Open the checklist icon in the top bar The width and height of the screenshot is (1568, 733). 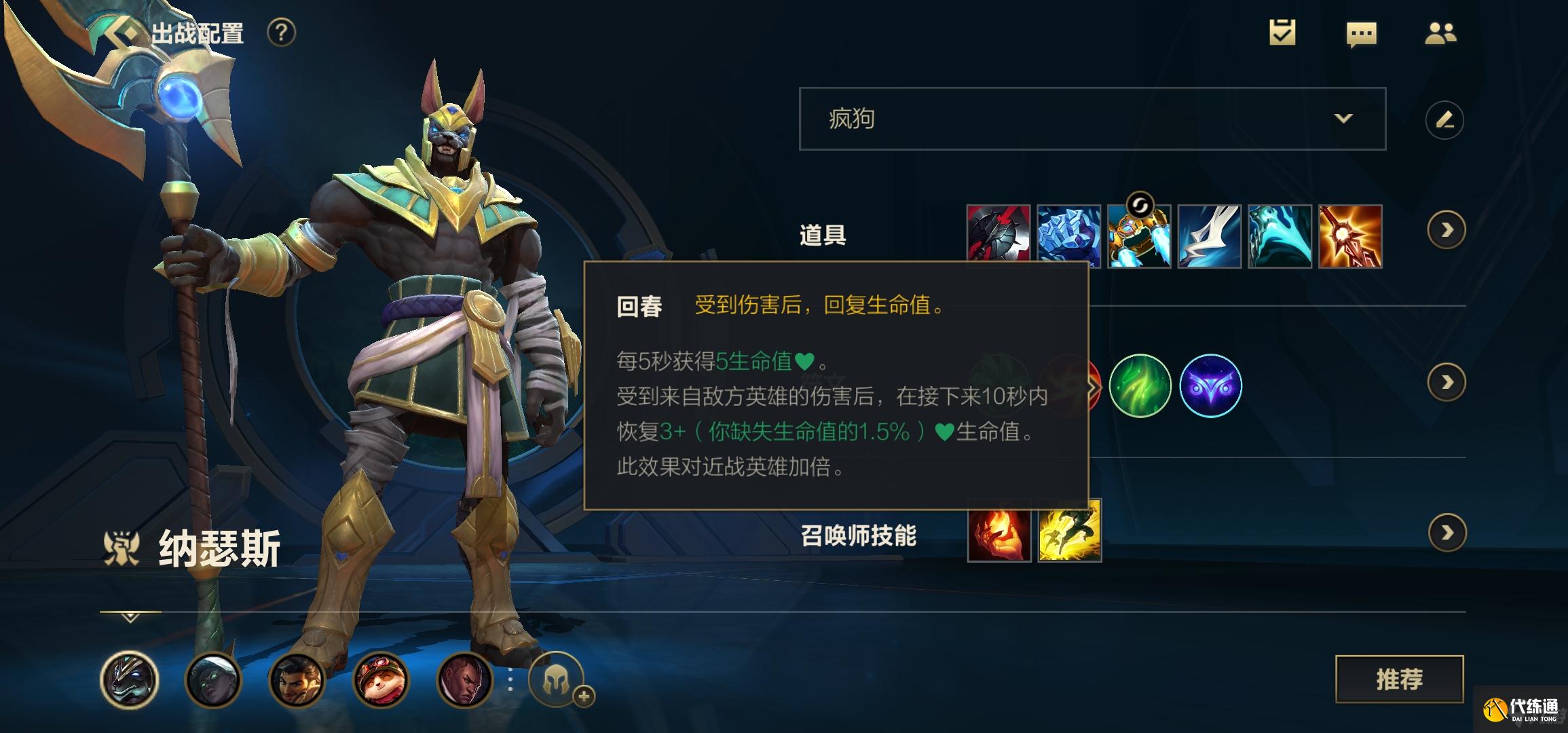click(x=1282, y=31)
